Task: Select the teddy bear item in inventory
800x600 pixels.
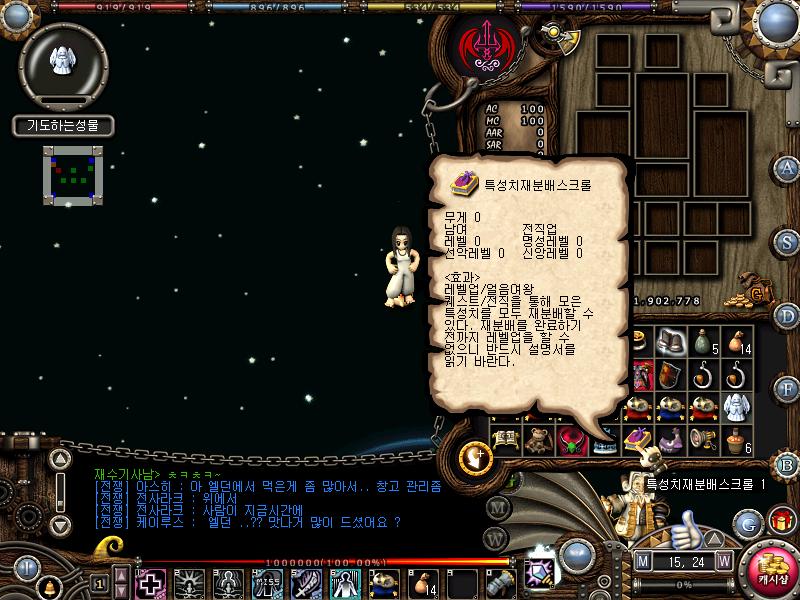Action: pos(538,438)
